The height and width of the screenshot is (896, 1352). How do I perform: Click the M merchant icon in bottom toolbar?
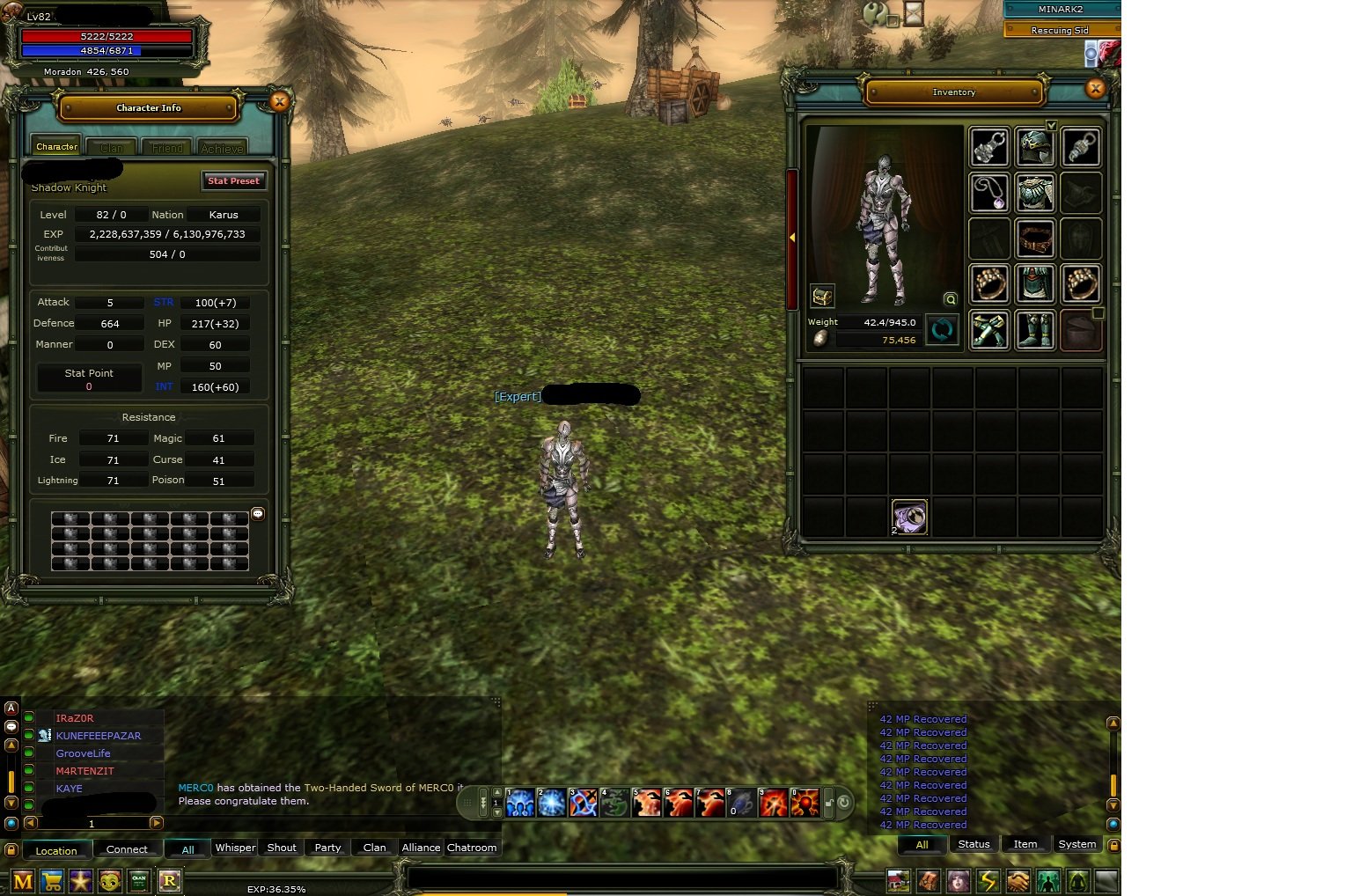coord(21,881)
